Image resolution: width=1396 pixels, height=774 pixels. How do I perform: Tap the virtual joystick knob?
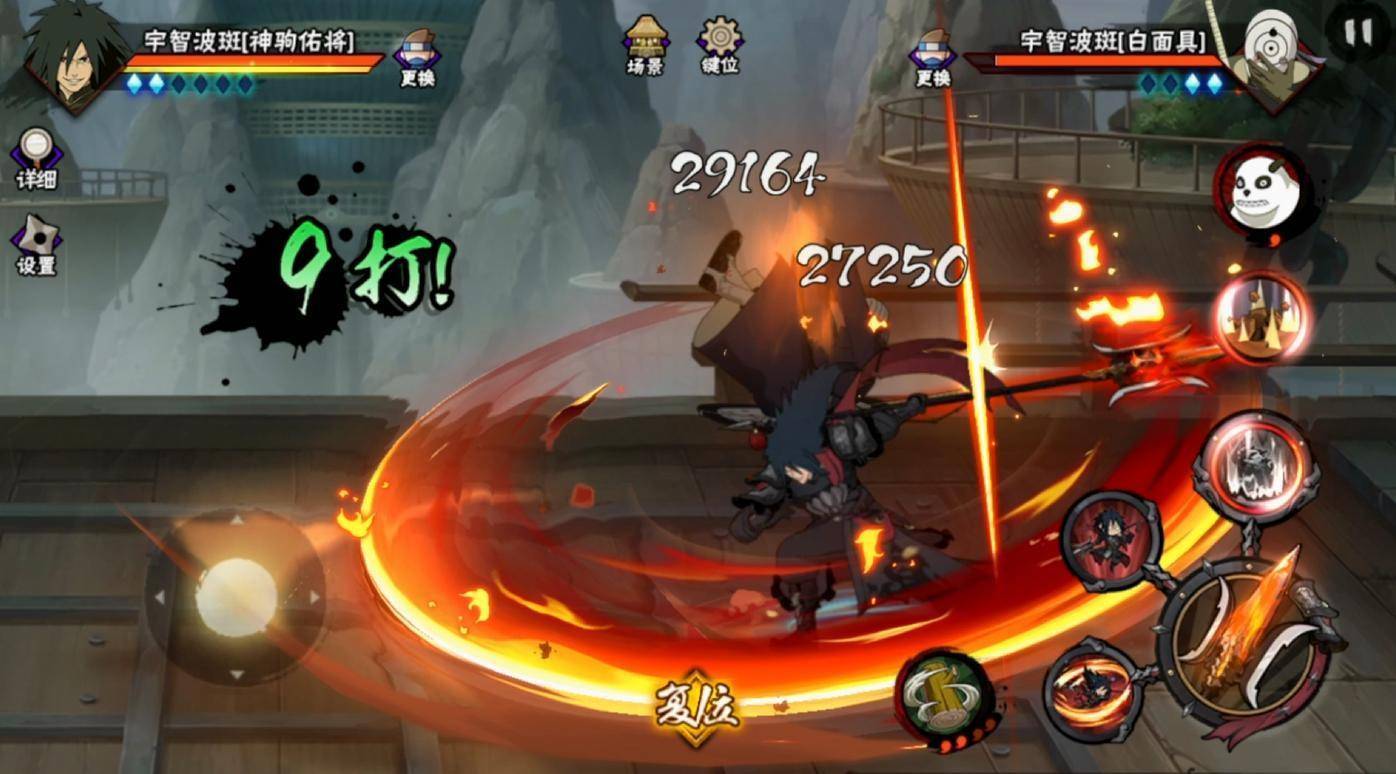236,597
